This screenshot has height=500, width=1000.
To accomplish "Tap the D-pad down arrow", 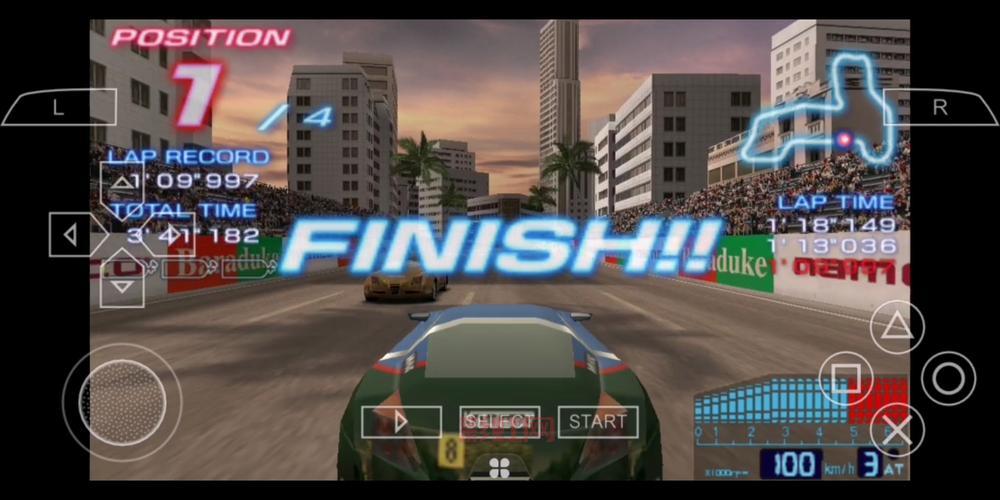I will [x=122, y=286].
